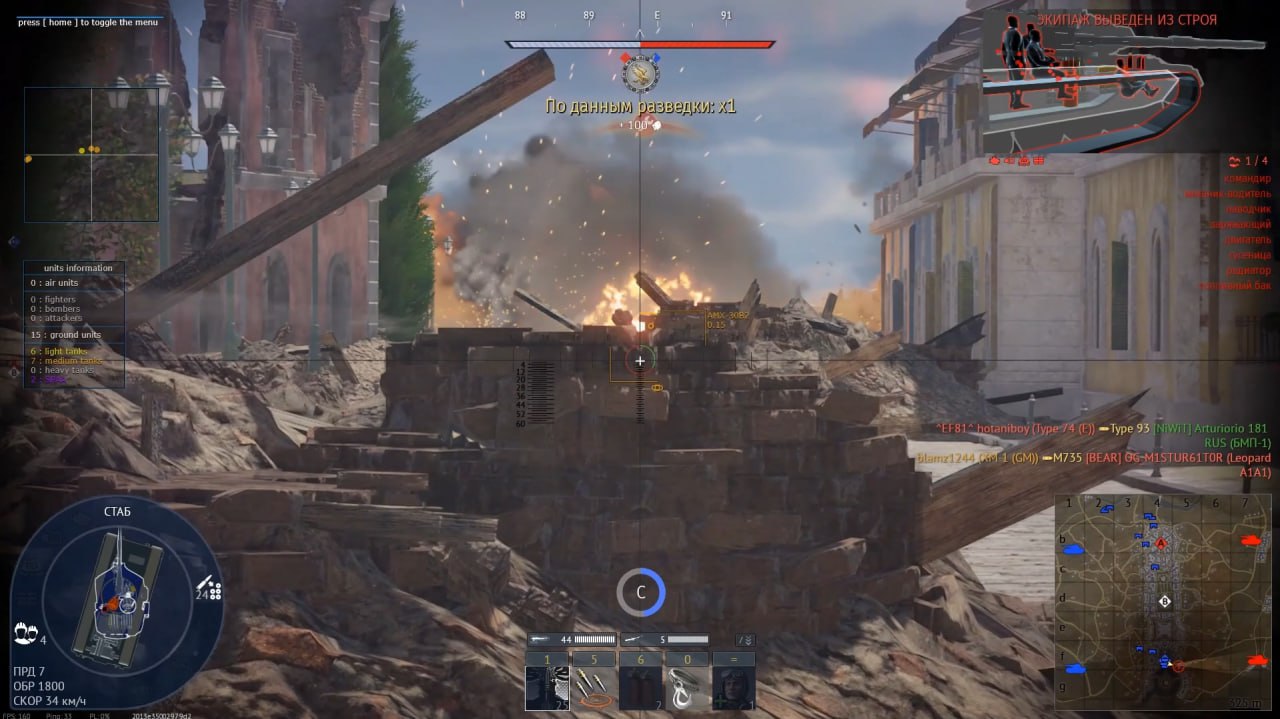Activate the tow cable hook slot
The image size is (1280, 719).
(687, 688)
